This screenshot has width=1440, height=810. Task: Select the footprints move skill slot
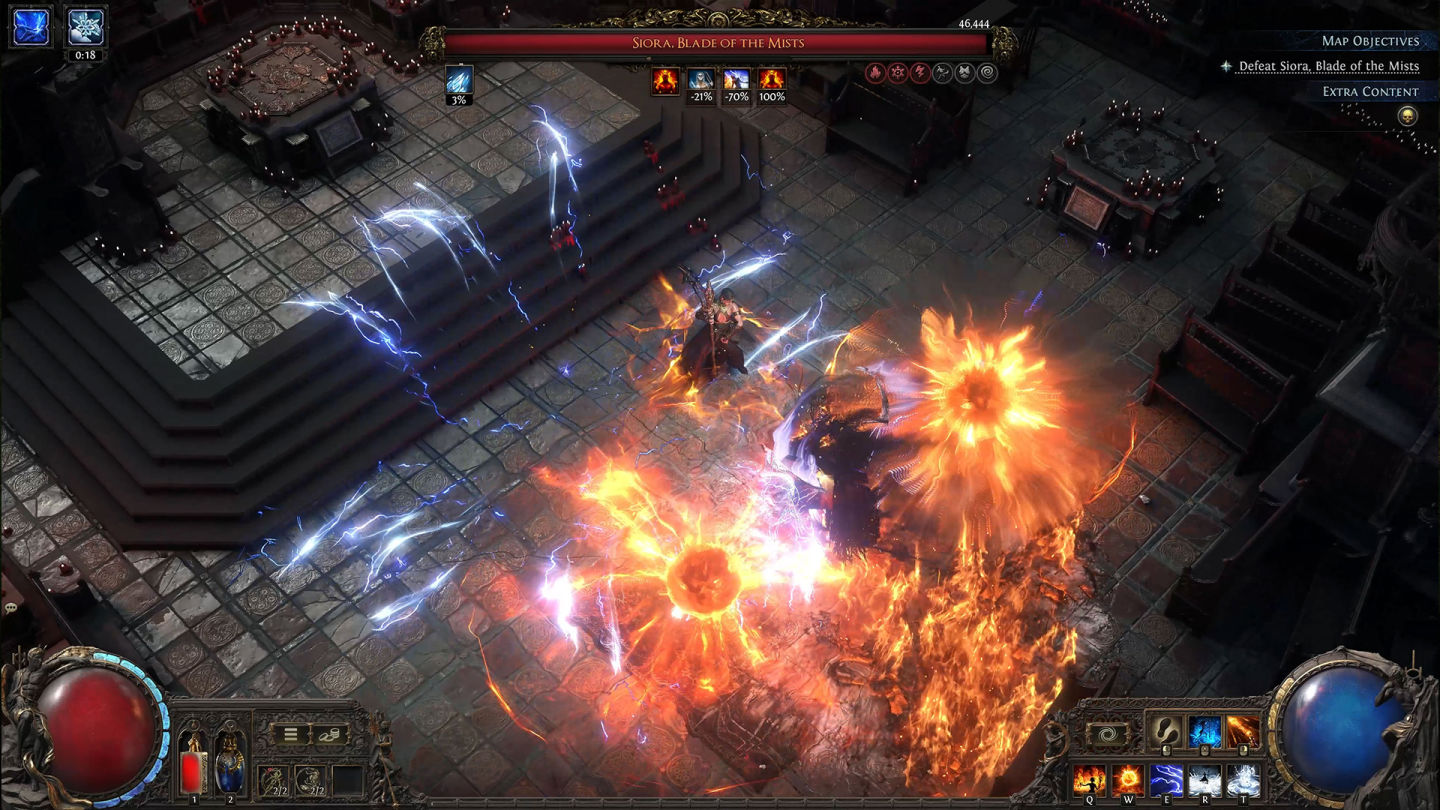[1165, 732]
